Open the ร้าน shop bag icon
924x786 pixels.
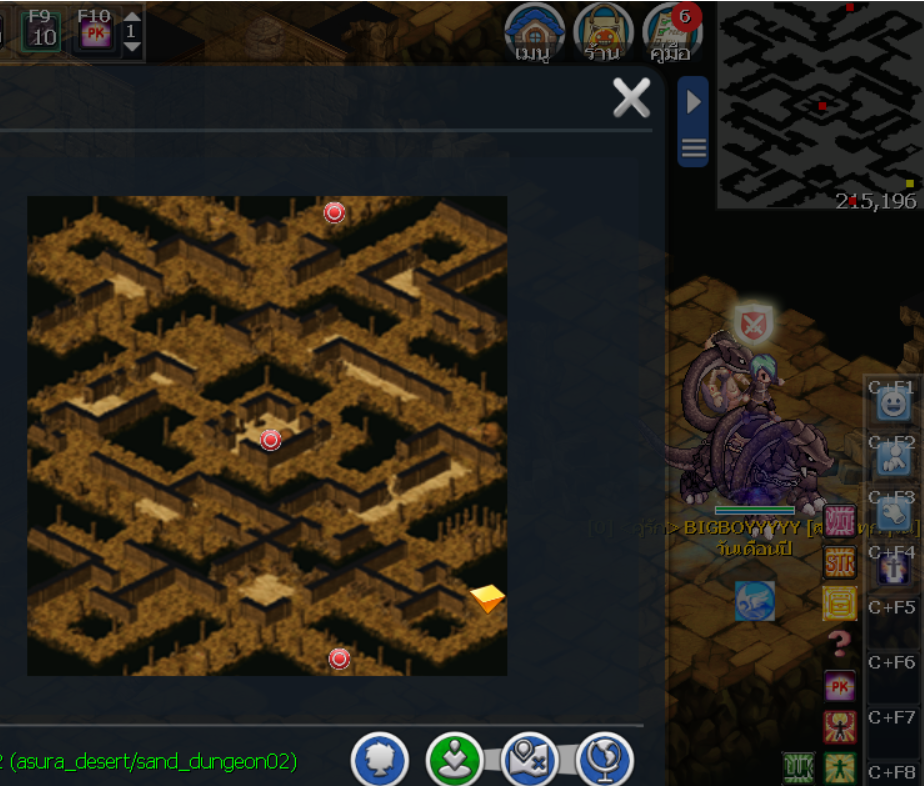point(603,32)
